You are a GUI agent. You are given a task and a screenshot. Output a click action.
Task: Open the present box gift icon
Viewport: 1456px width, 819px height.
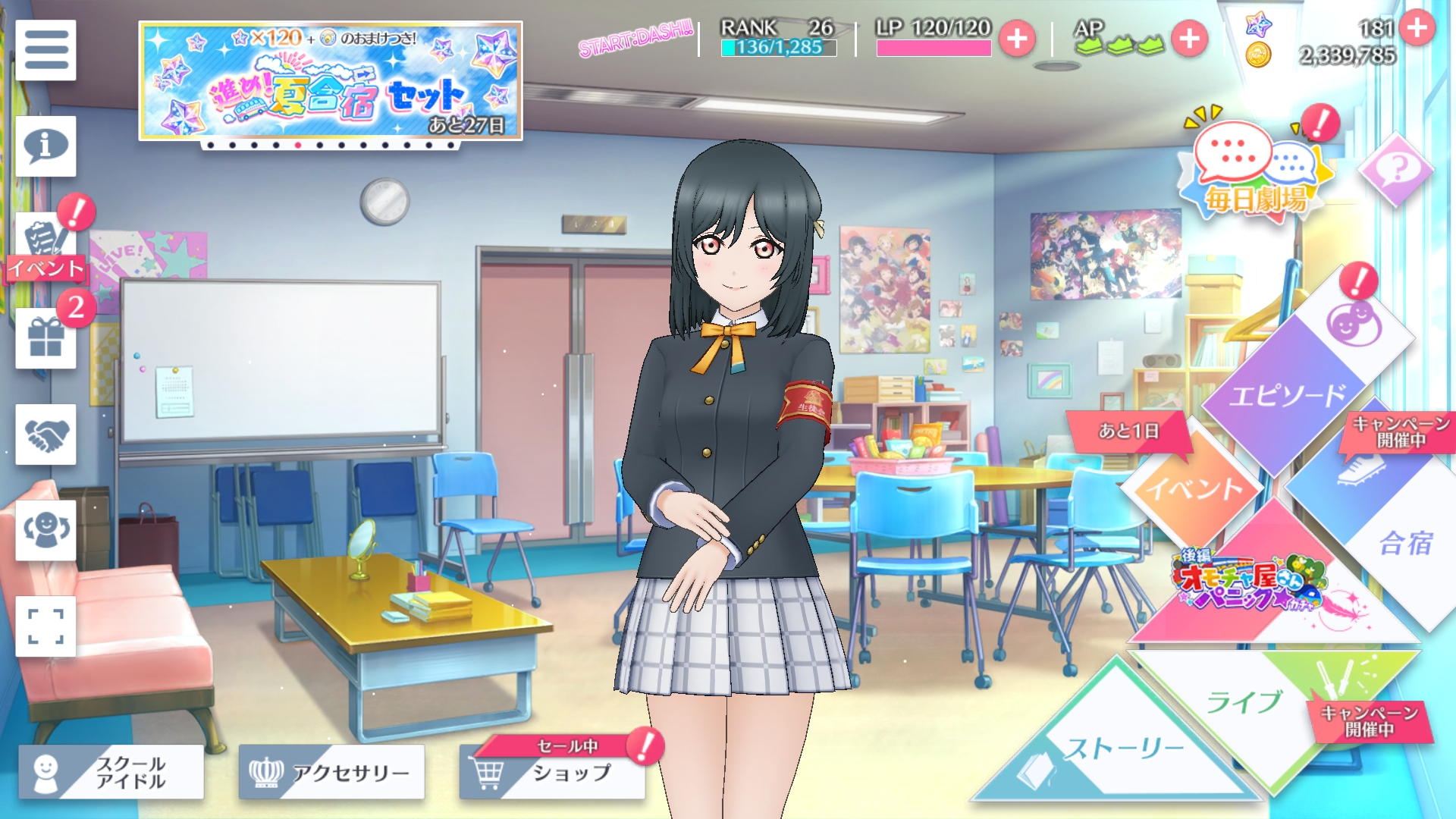[45, 338]
